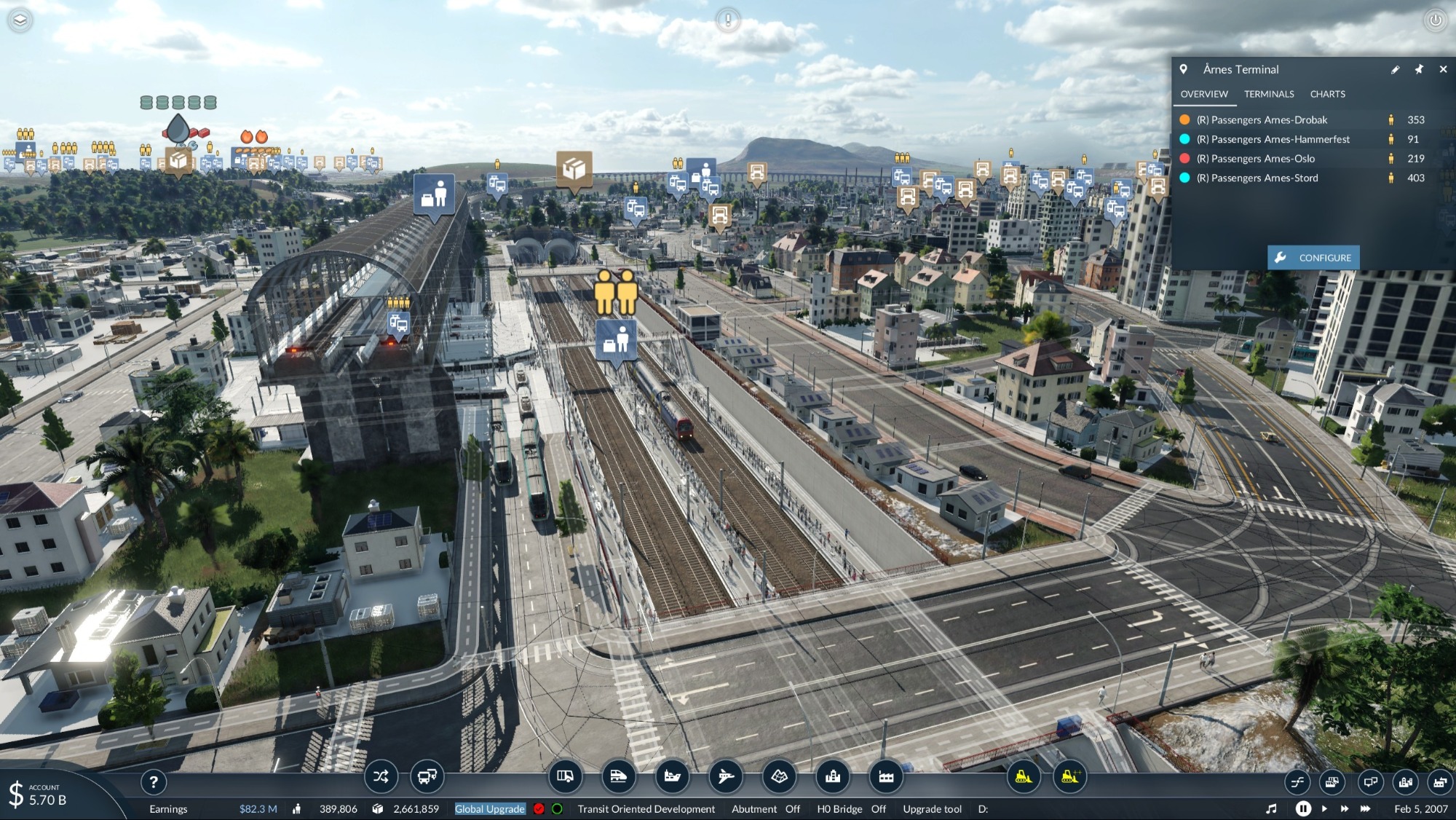Viewport: 1456px width, 820px height.
Task: Open the line manager shuffle icon
Action: point(381,777)
